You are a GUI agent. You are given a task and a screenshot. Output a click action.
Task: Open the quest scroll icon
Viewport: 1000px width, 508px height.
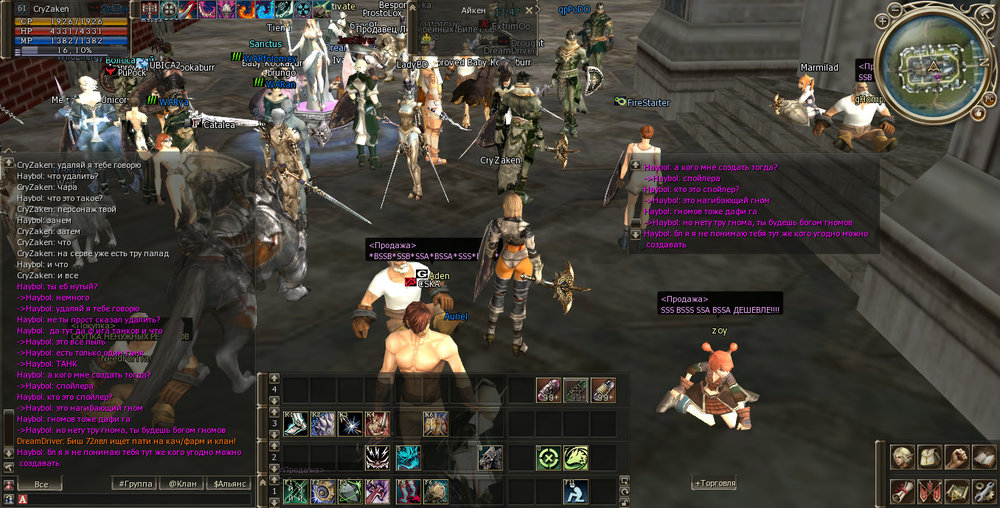[x=903, y=491]
